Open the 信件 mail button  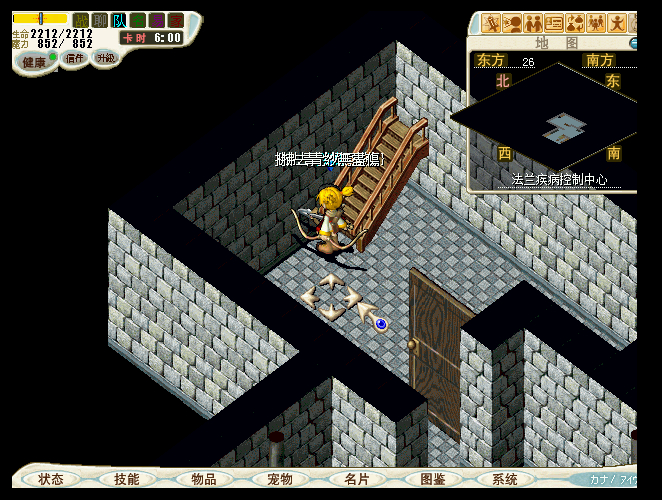click(x=75, y=58)
